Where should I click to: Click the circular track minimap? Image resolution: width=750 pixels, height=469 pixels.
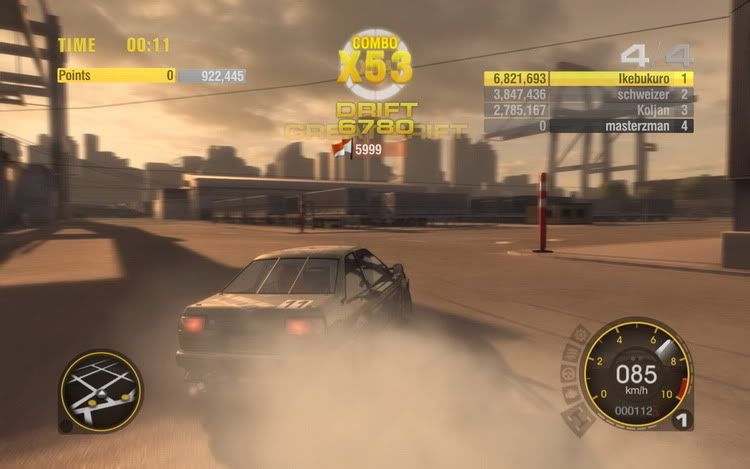(x=100, y=389)
